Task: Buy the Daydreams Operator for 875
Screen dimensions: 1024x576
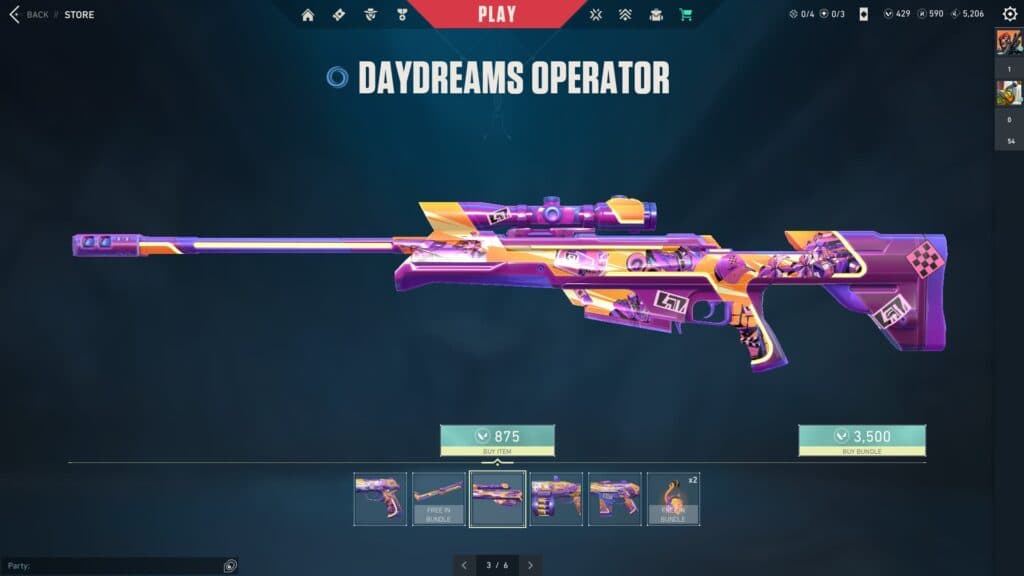Action: click(497, 440)
